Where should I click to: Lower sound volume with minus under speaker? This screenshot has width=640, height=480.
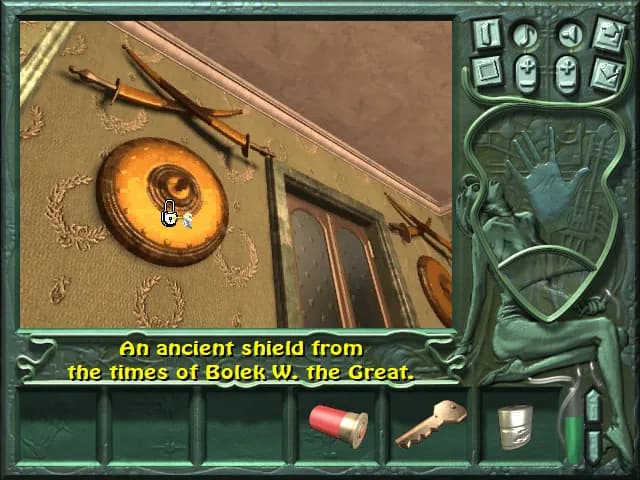tap(568, 82)
